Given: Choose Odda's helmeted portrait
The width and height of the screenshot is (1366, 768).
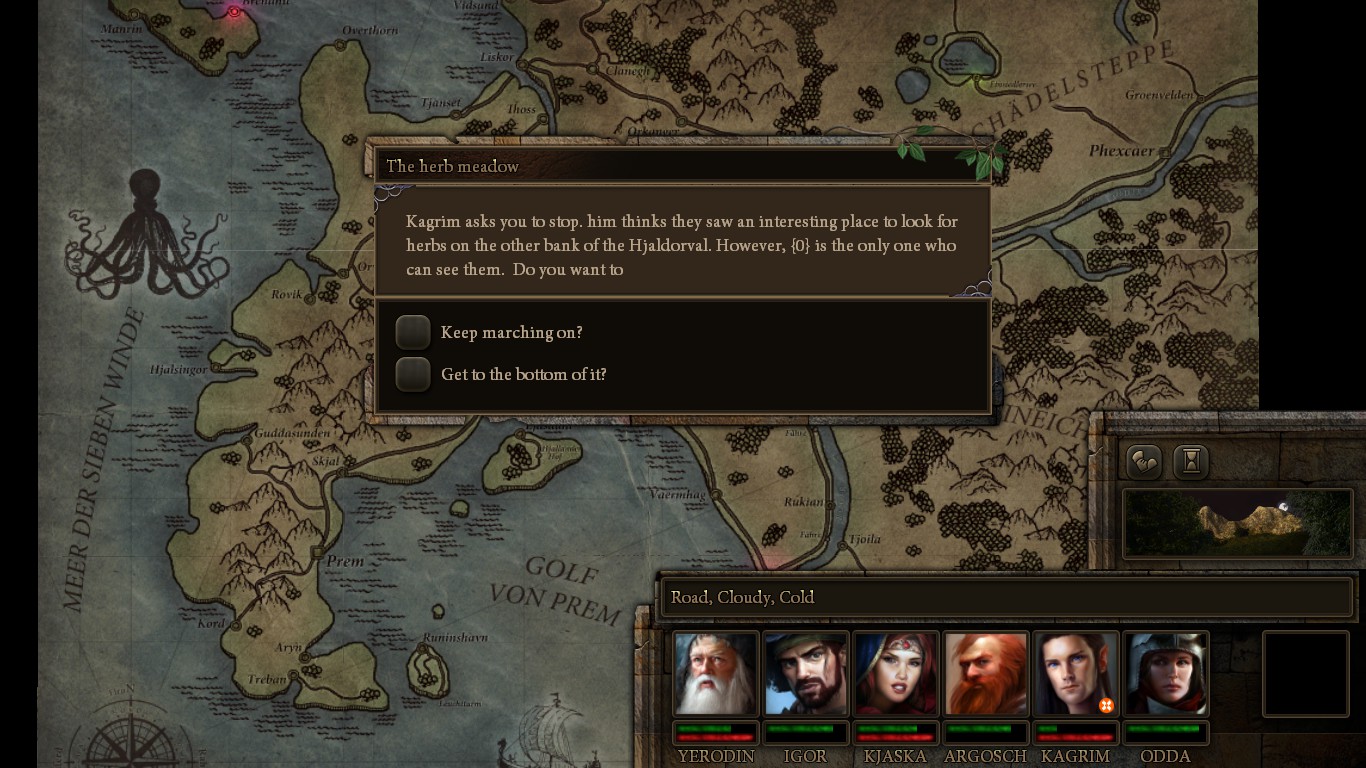Looking at the screenshot, I should tap(1166, 673).
